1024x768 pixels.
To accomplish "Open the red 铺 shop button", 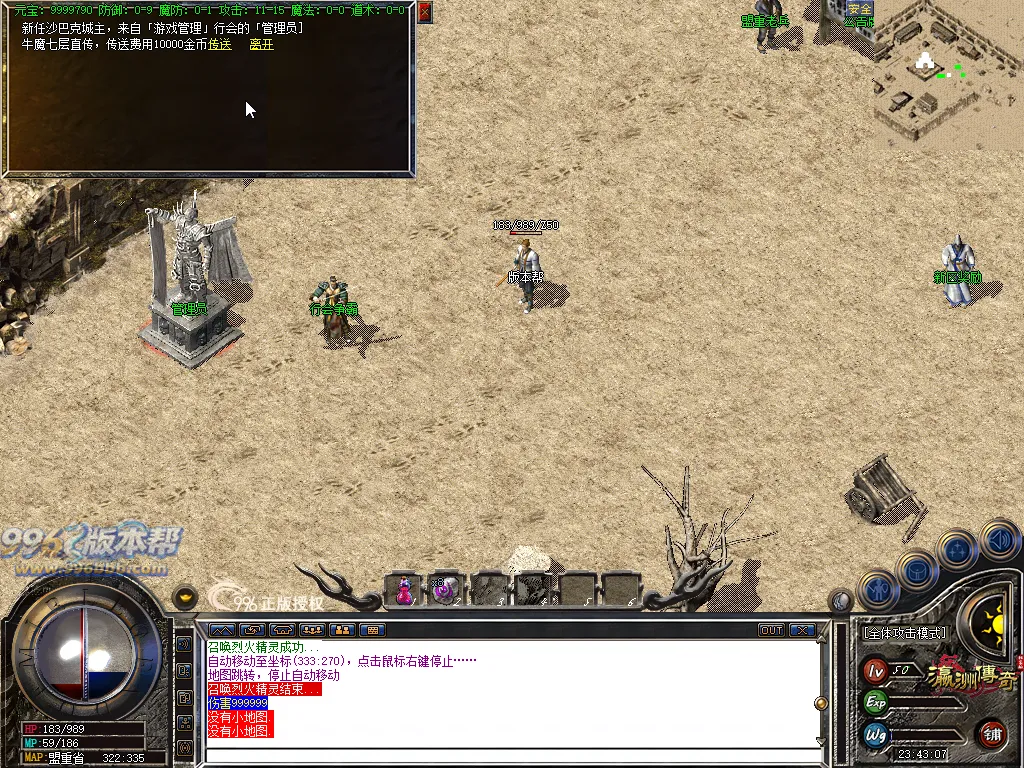I will (x=991, y=734).
